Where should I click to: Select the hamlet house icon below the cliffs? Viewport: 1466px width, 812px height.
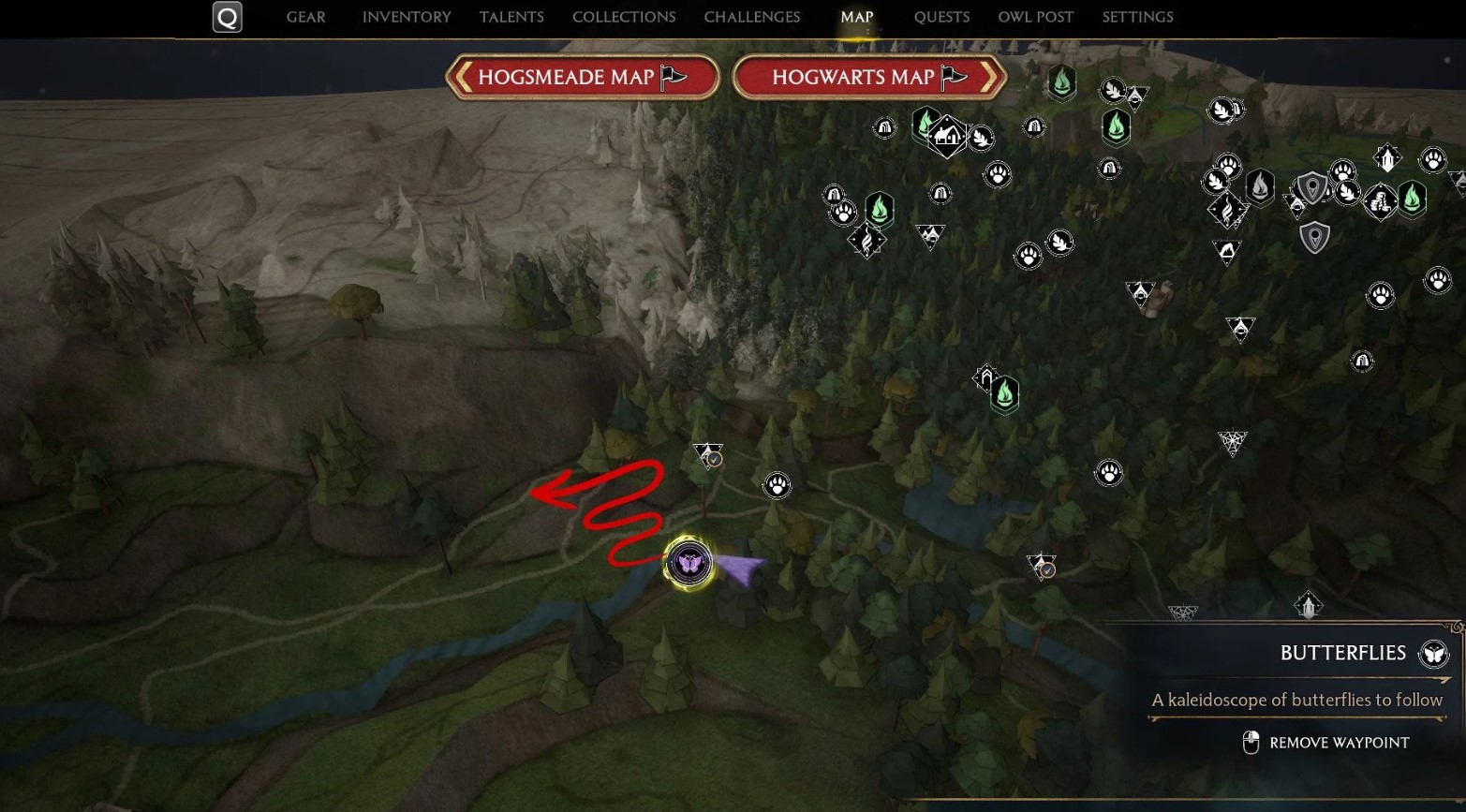[x=947, y=135]
